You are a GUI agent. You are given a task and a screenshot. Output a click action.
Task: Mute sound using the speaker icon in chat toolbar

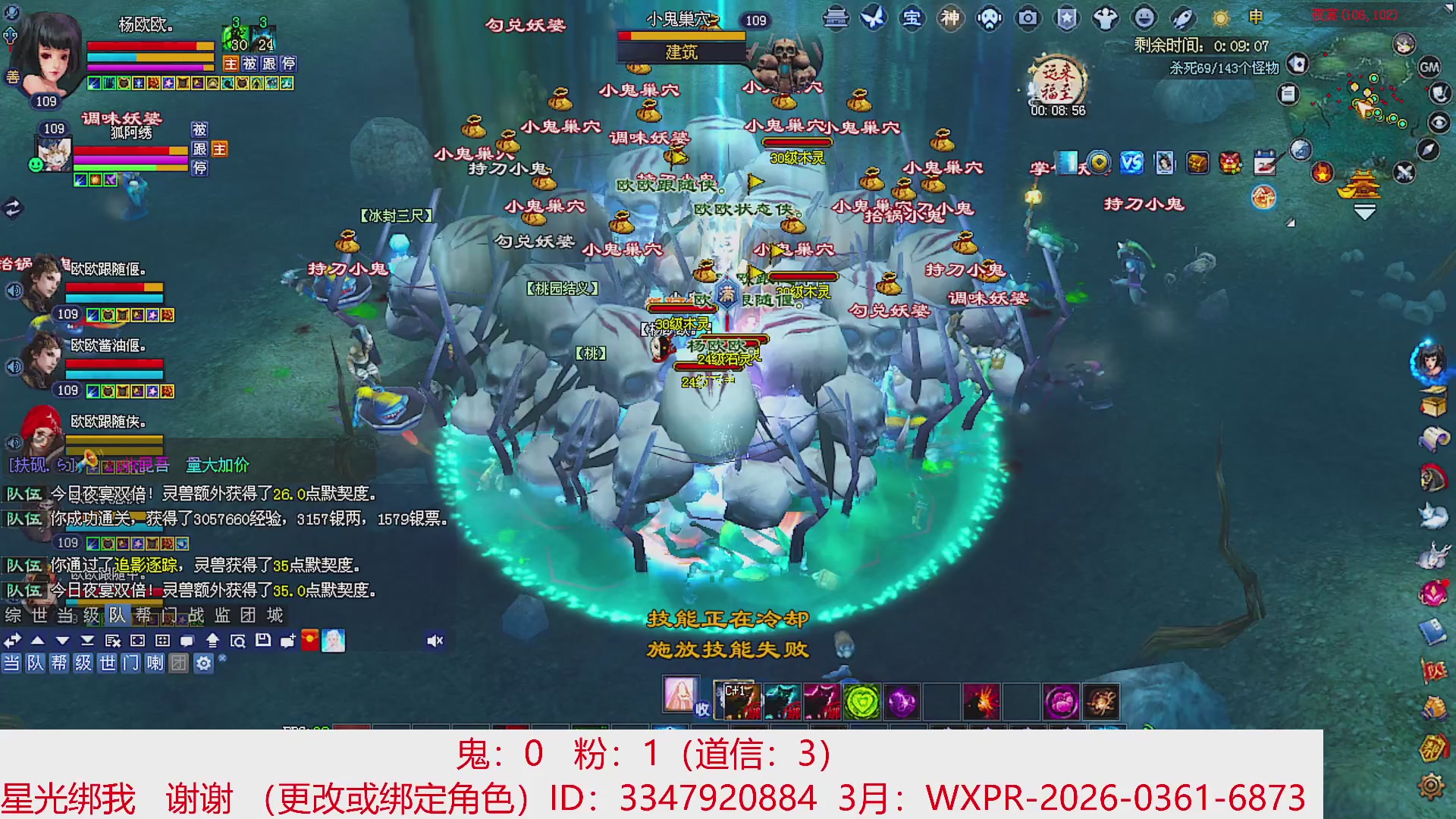click(435, 641)
